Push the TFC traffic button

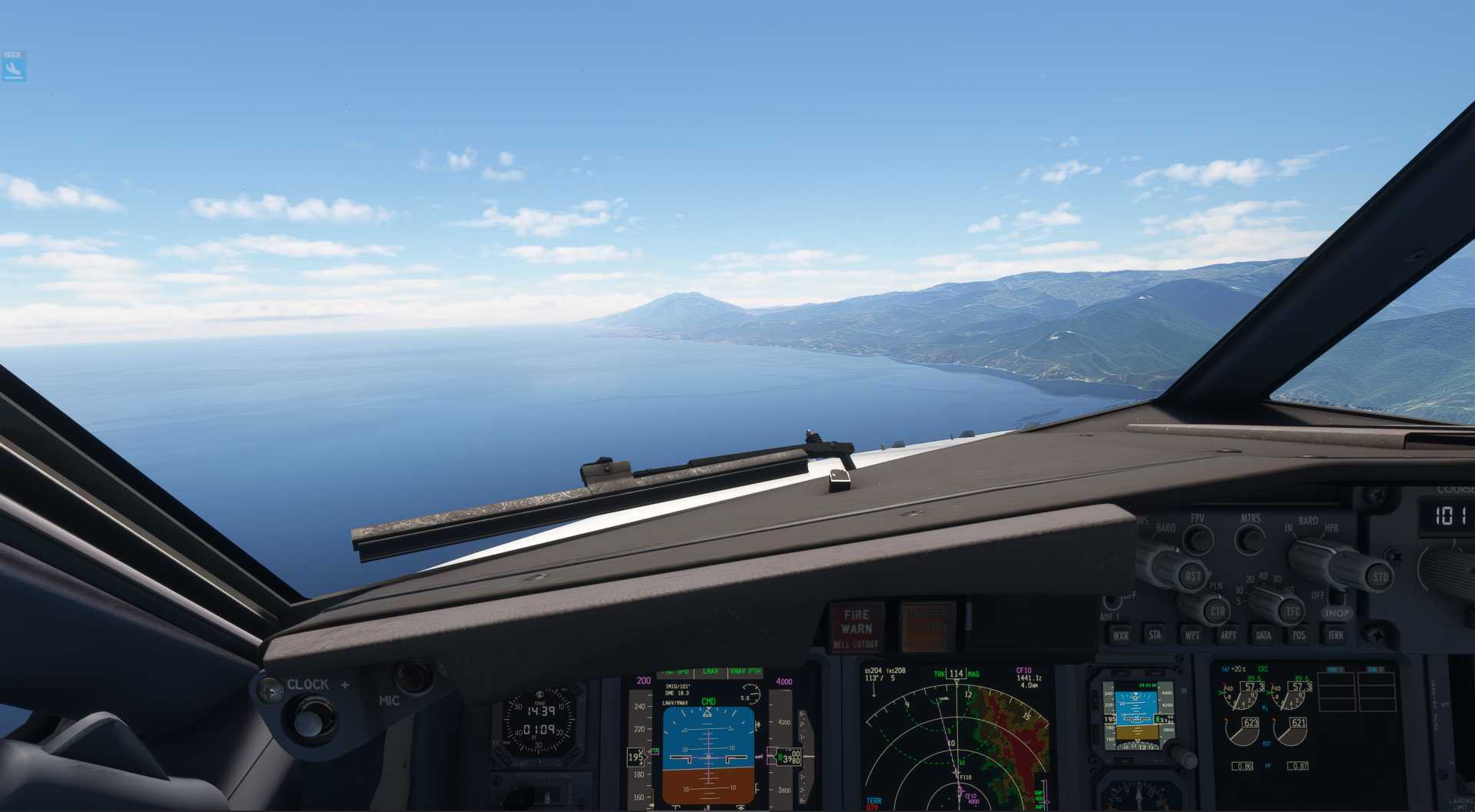point(1292,612)
